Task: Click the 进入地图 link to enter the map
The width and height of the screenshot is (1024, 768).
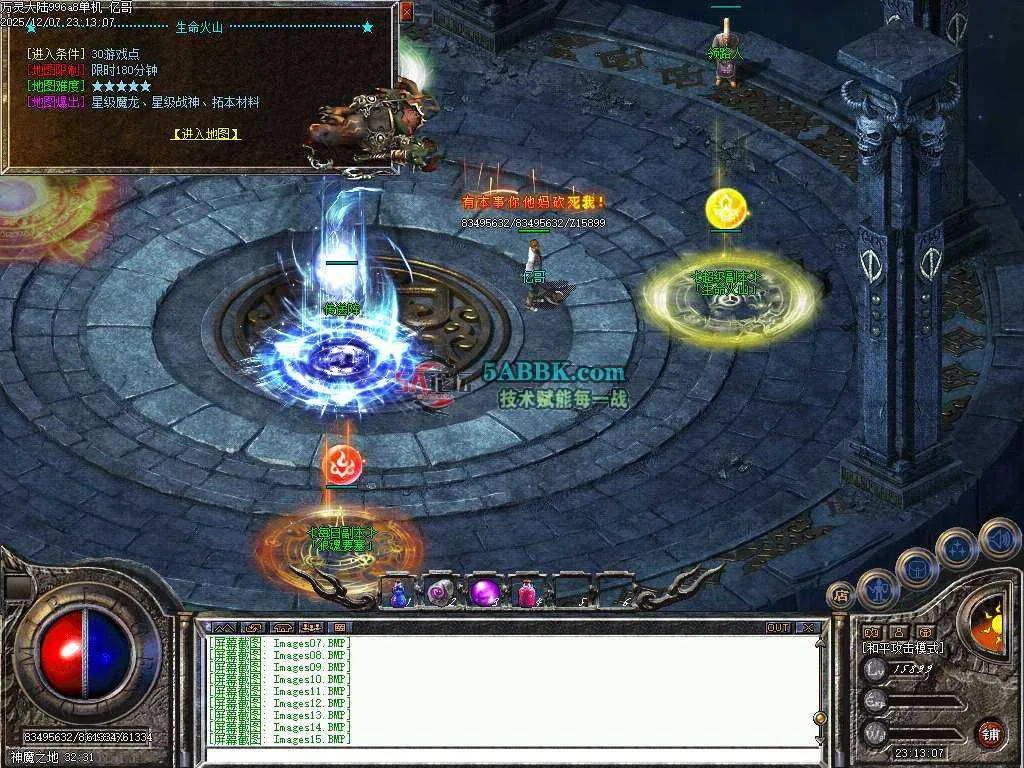Action: [206, 133]
